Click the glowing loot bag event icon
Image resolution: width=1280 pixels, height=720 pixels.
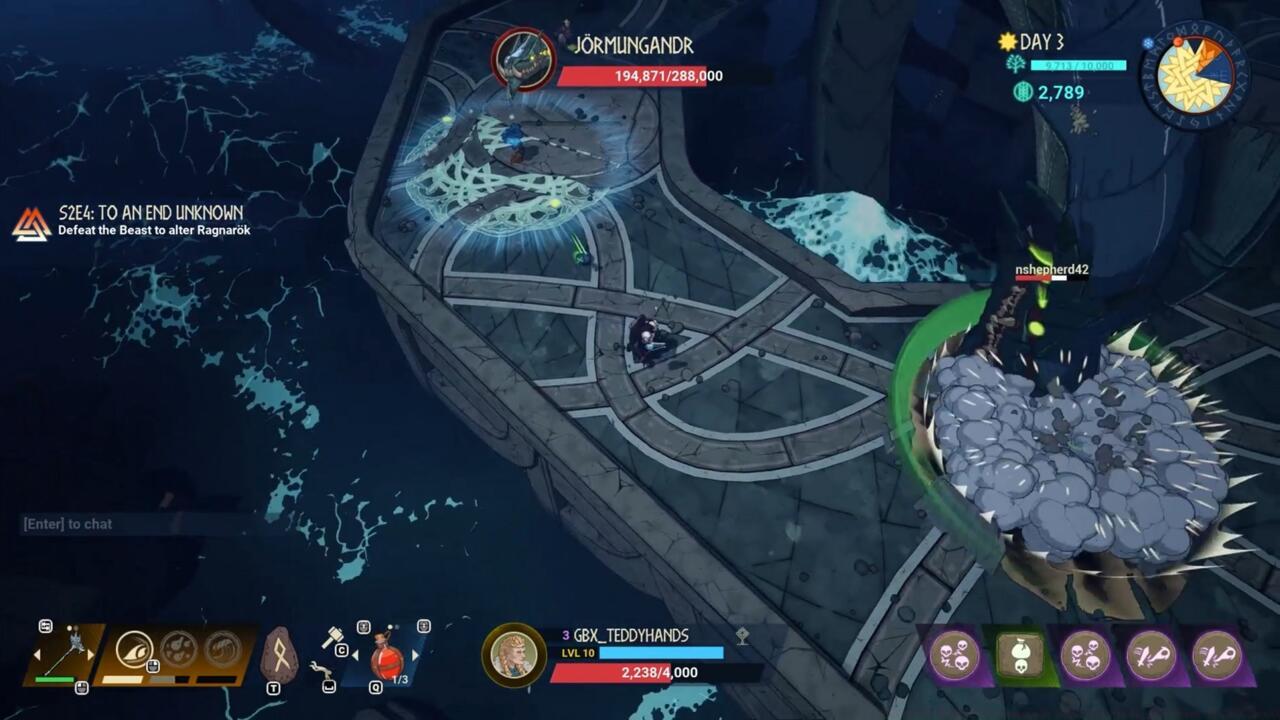(1020, 654)
